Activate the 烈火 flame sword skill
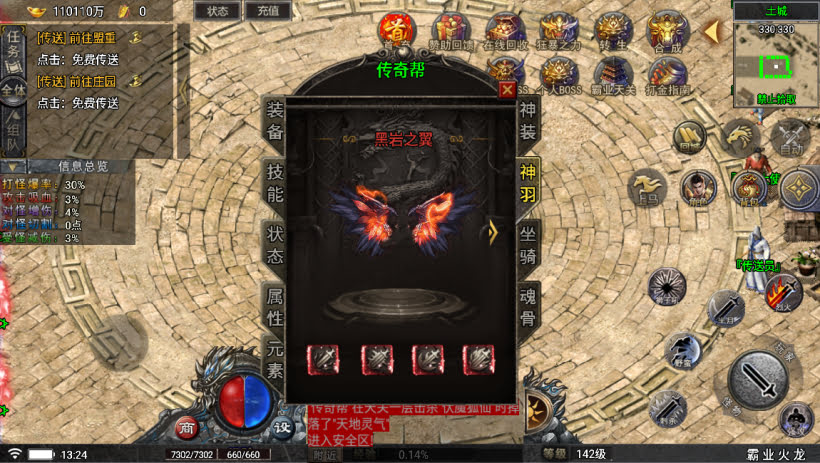 click(782, 292)
